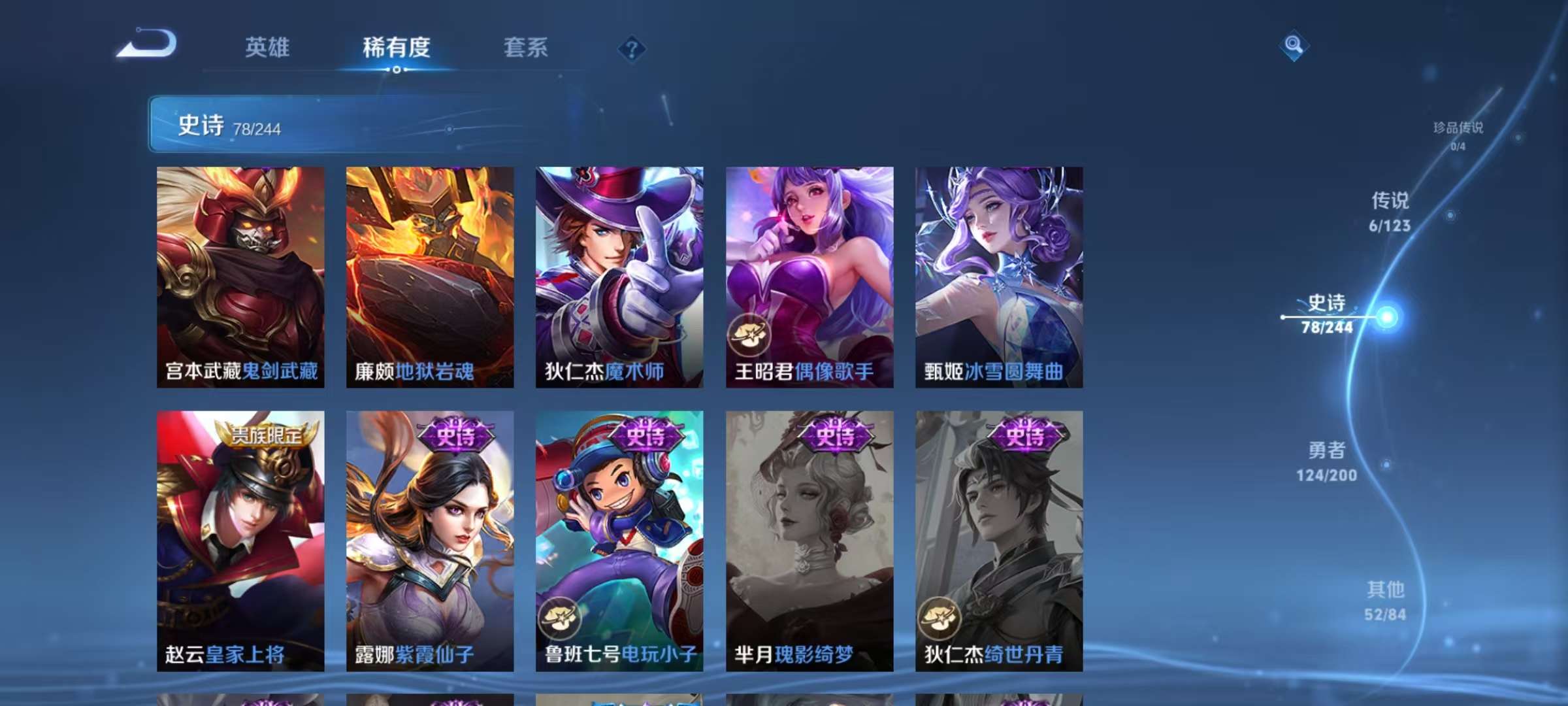Switch to the 套系 tab

point(525,48)
